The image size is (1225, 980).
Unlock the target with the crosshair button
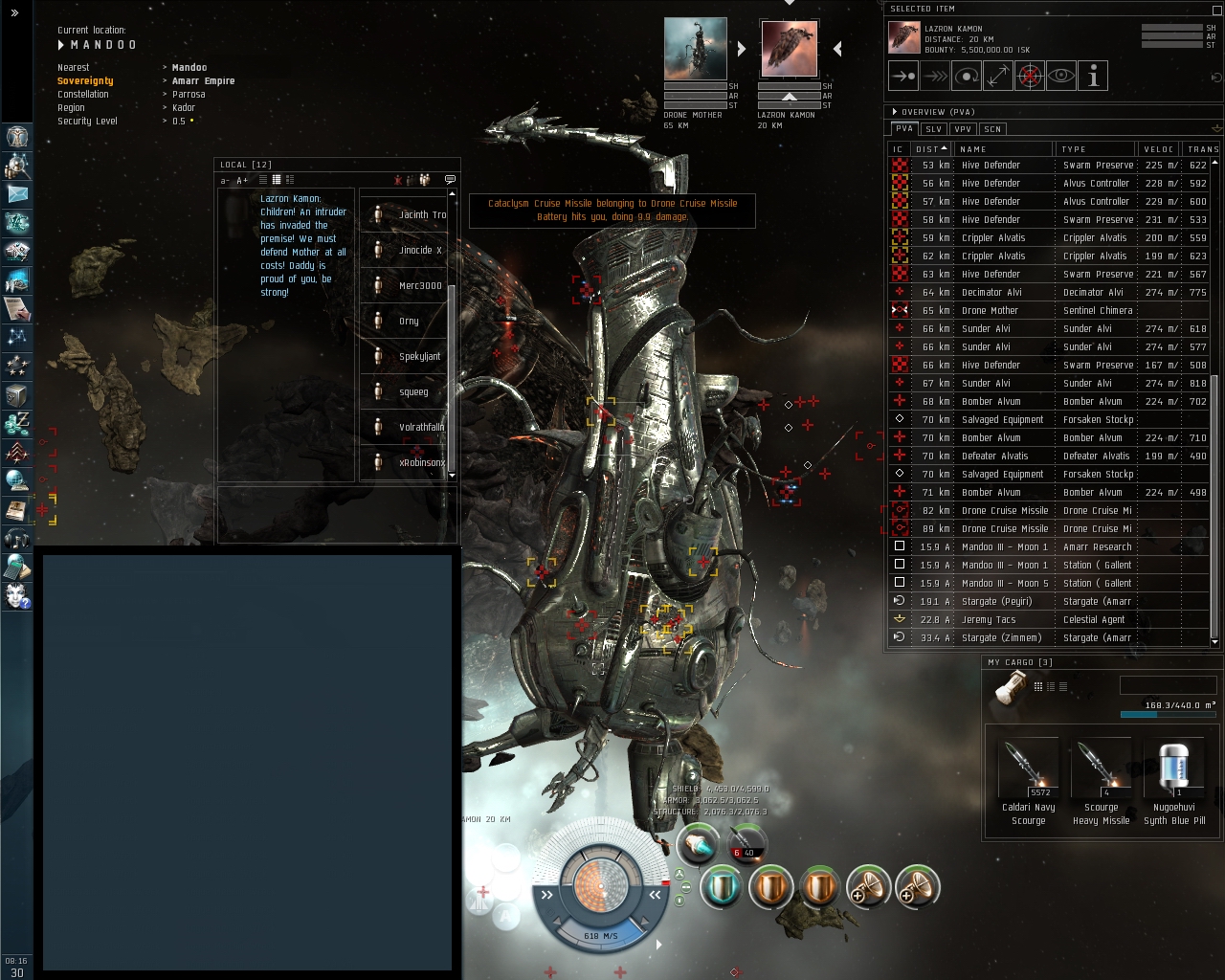click(1029, 76)
